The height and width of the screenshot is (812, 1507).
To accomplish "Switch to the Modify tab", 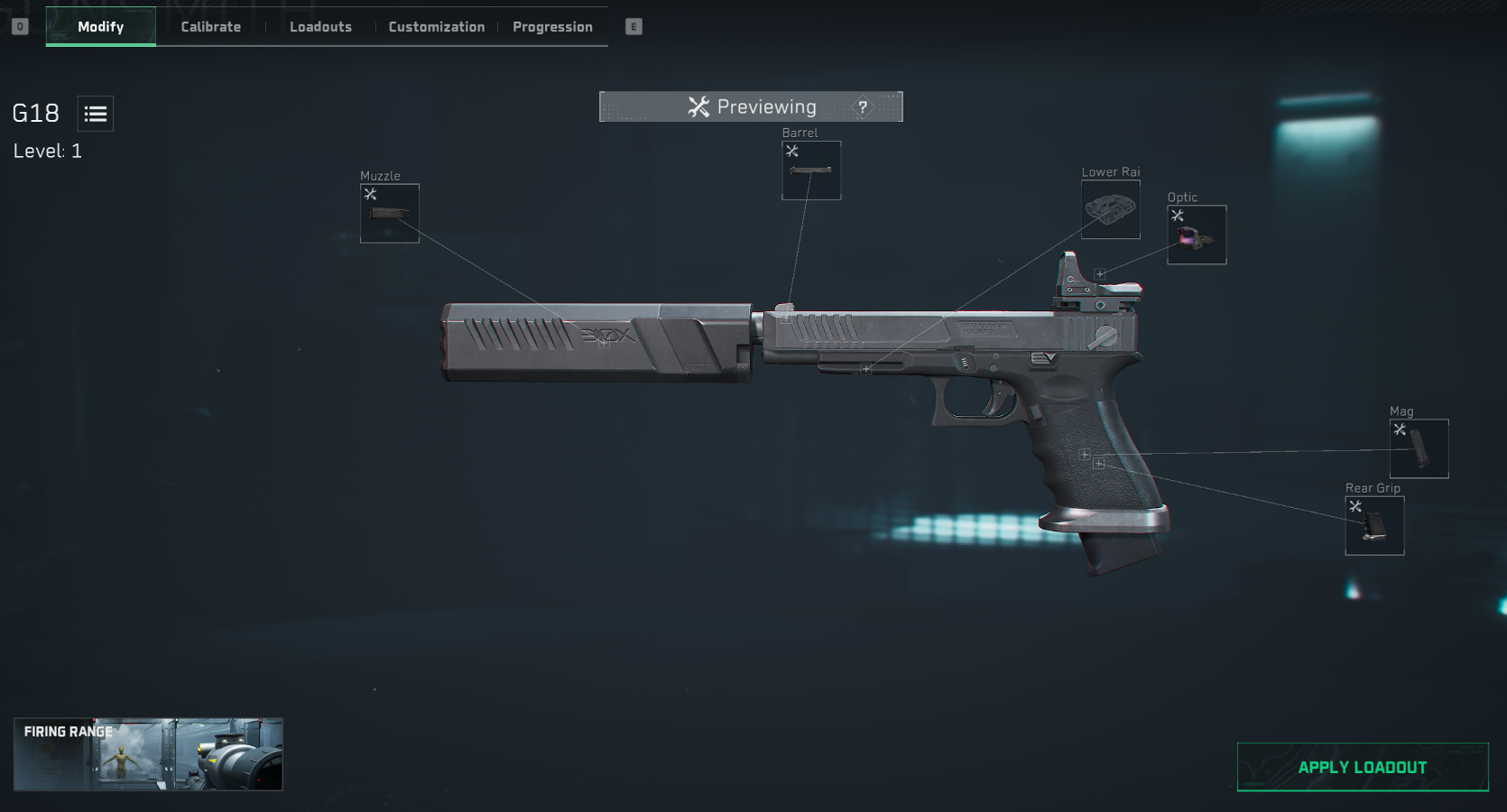I will (x=100, y=27).
